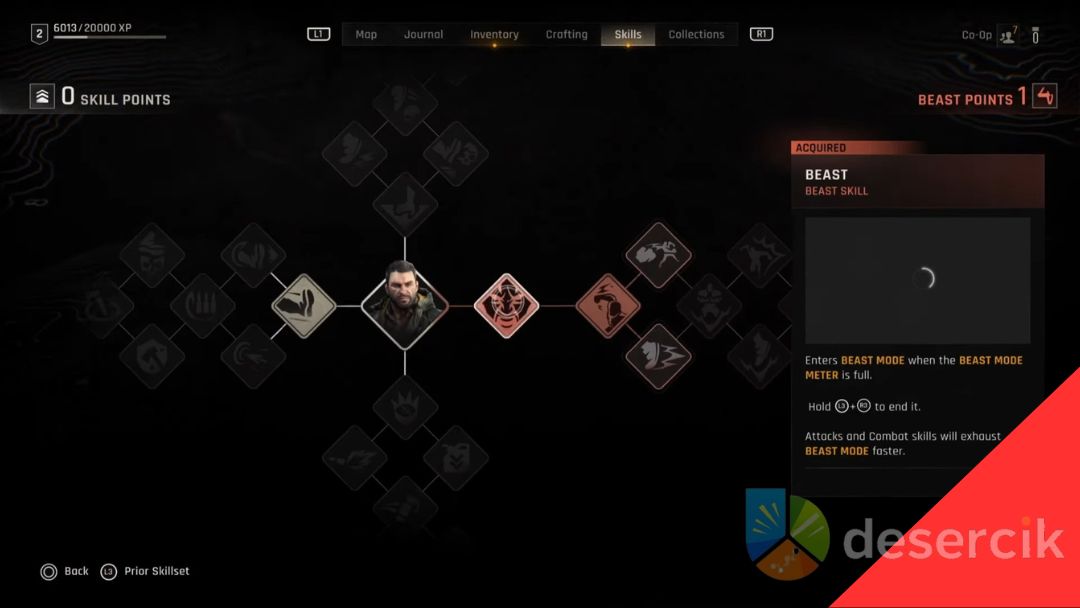Open the Crafting tab
Viewport: 1080px width, 608px height.
pos(566,34)
